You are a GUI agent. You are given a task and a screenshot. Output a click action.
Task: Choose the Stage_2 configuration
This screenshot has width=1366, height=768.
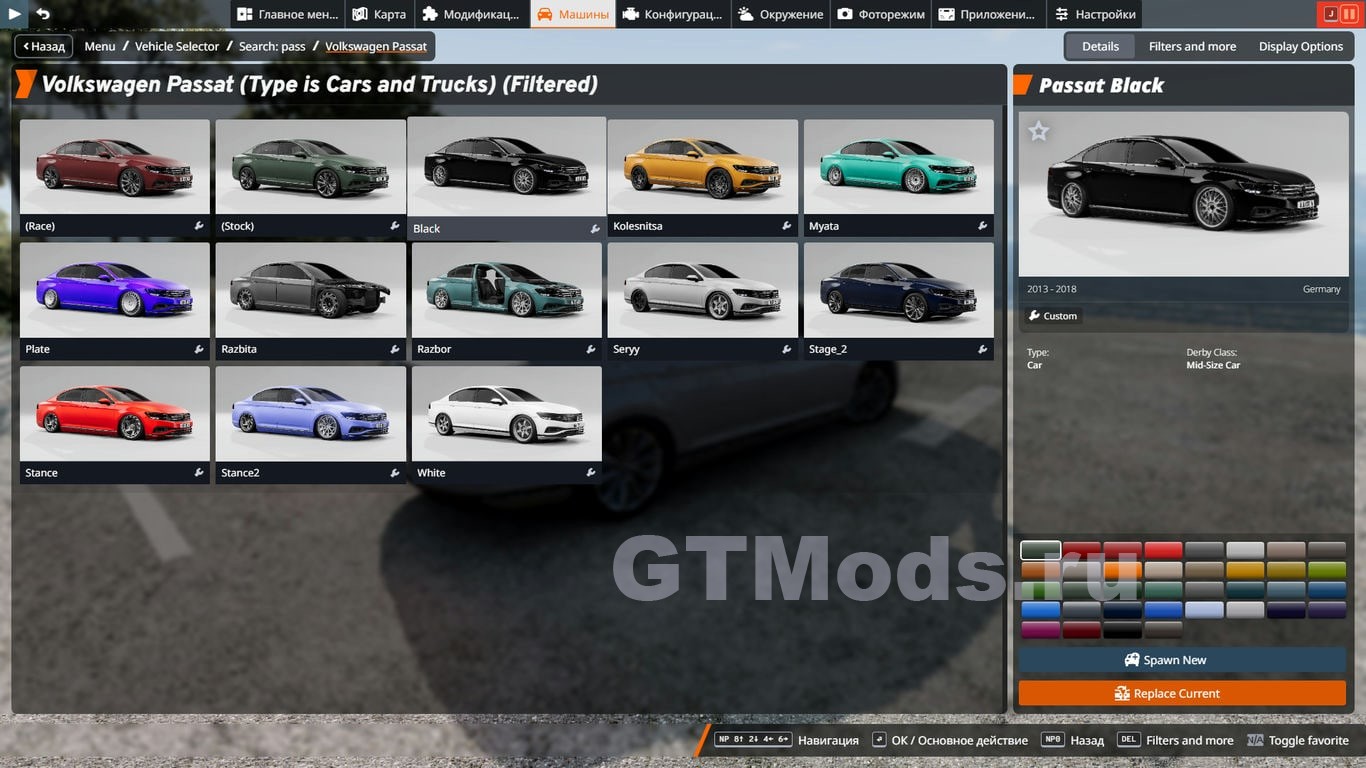click(x=898, y=291)
